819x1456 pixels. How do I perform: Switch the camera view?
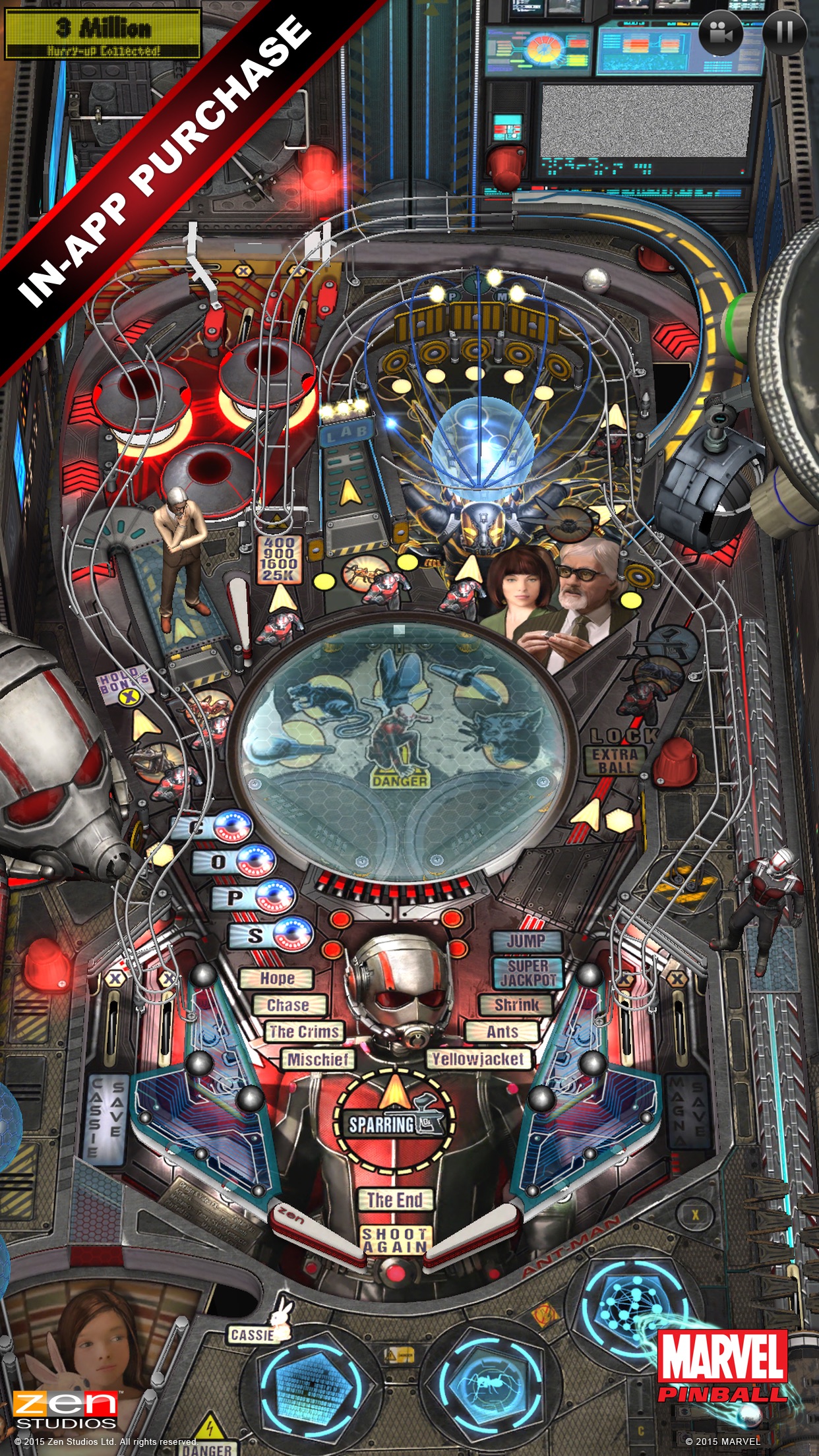click(721, 32)
